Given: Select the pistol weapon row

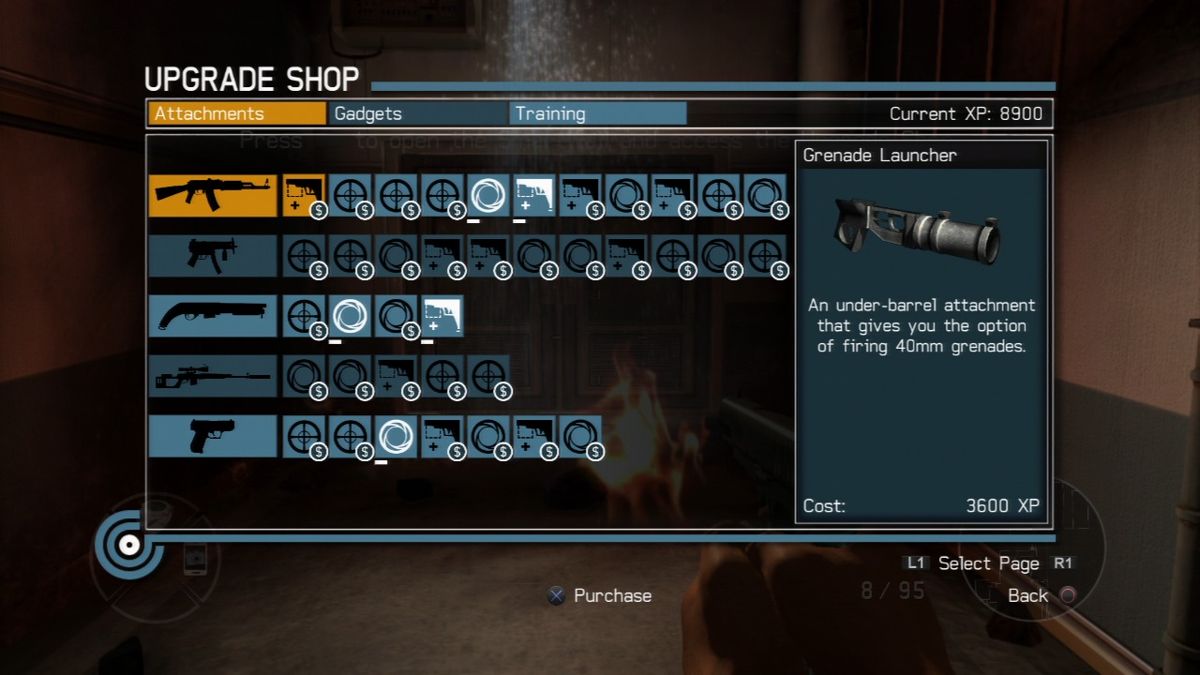Looking at the screenshot, I should (212, 436).
